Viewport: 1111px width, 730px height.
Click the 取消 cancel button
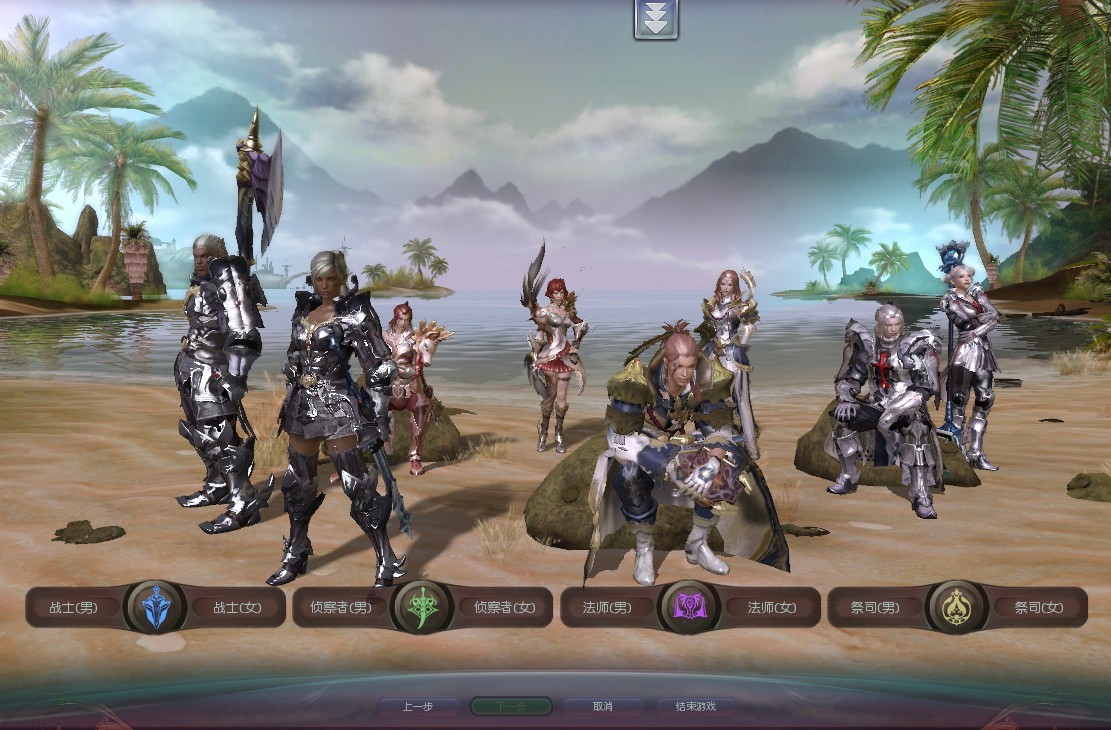click(602, 706)
